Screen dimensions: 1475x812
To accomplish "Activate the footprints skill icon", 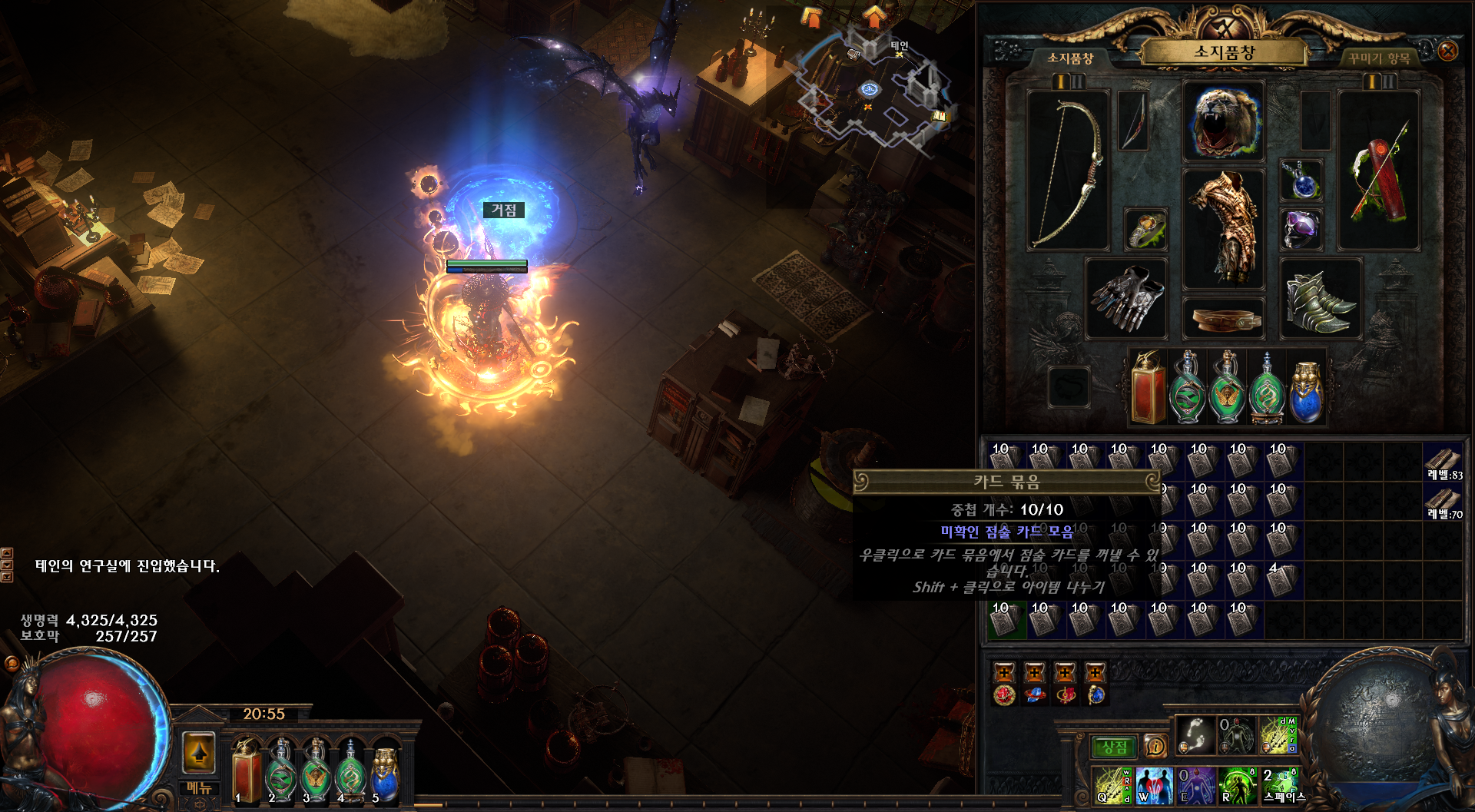I will (x=1195, y=735).
